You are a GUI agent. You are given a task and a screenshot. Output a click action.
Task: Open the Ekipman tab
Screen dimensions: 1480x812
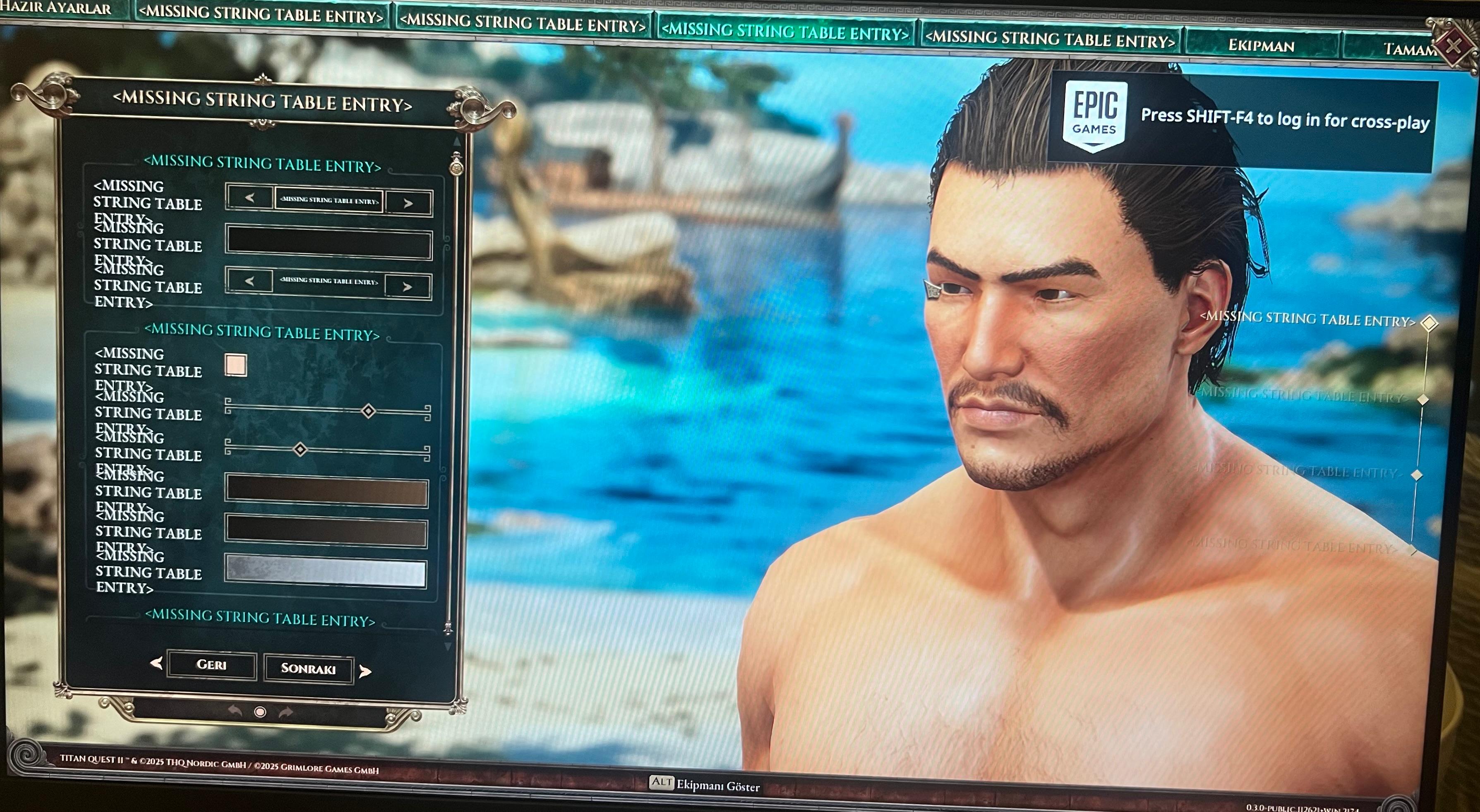(x=1261, y=46)
